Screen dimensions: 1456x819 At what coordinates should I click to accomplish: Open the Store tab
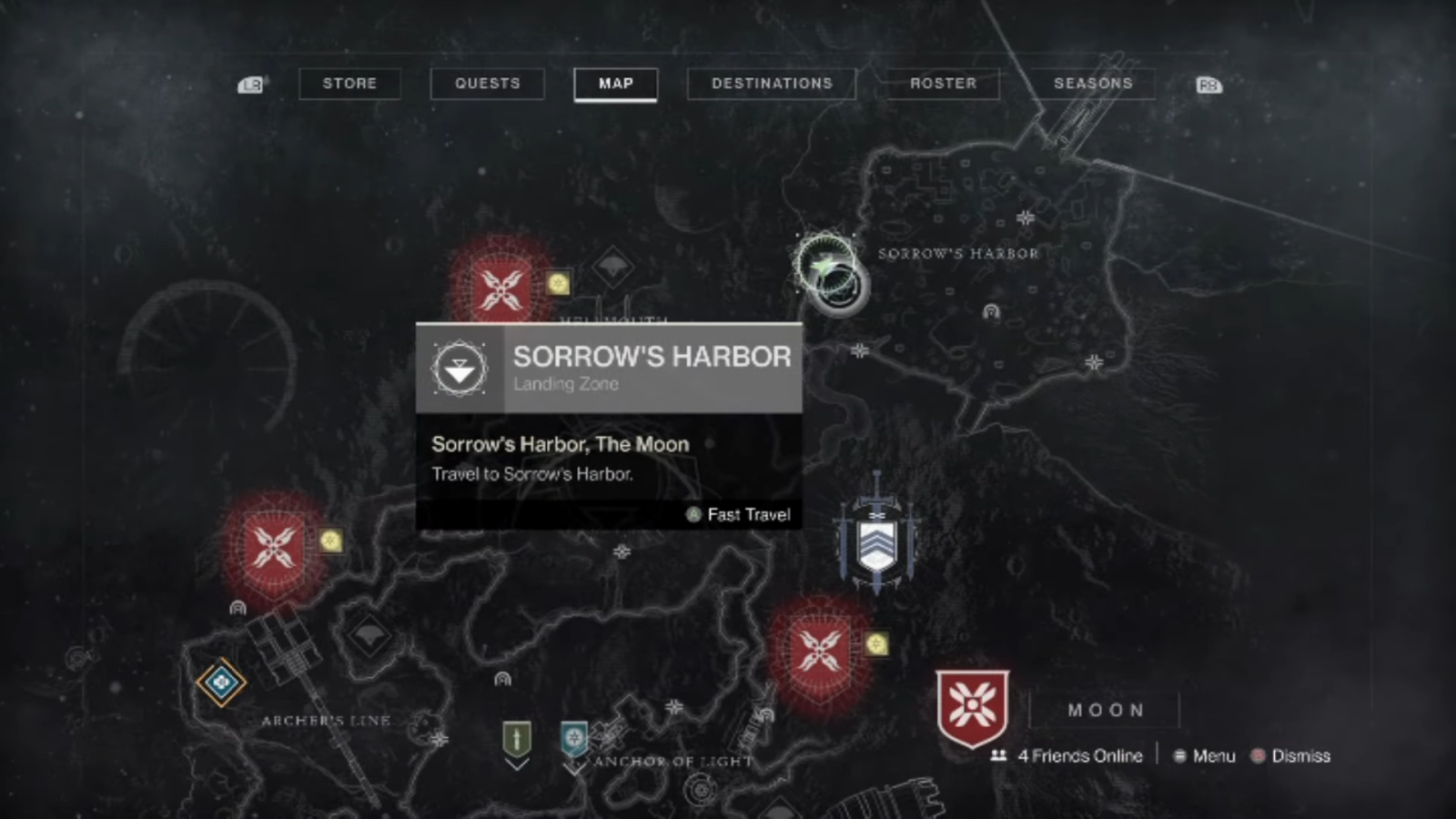tap(349, 84)
